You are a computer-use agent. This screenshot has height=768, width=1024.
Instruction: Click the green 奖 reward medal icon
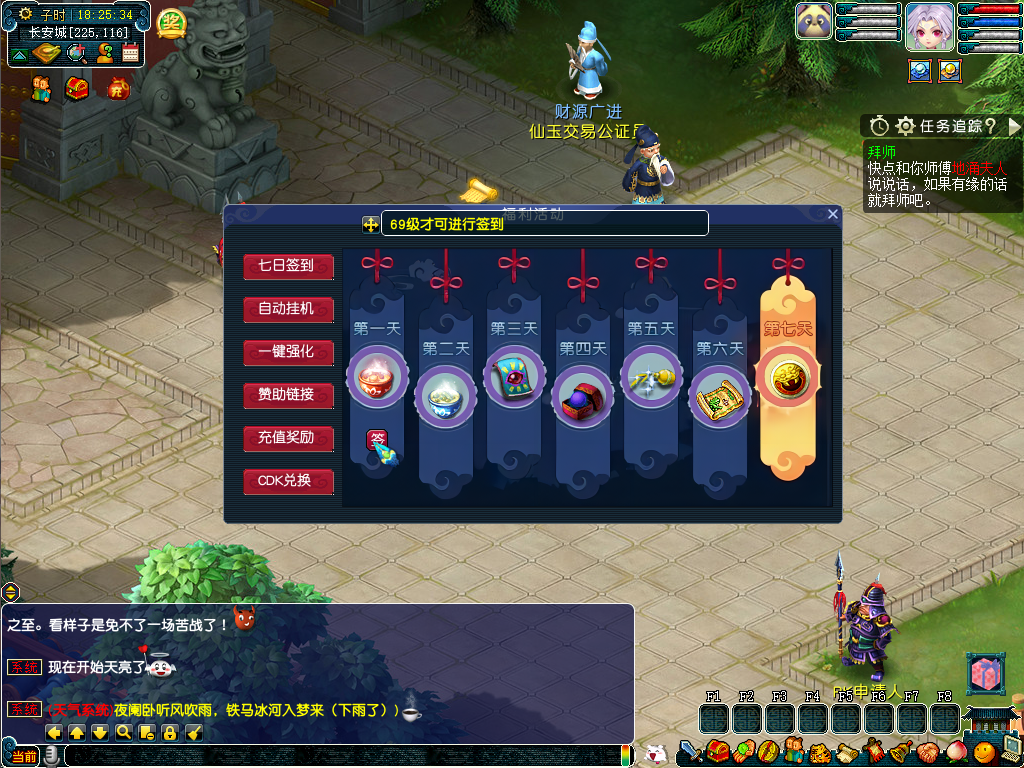pos(172,22)
